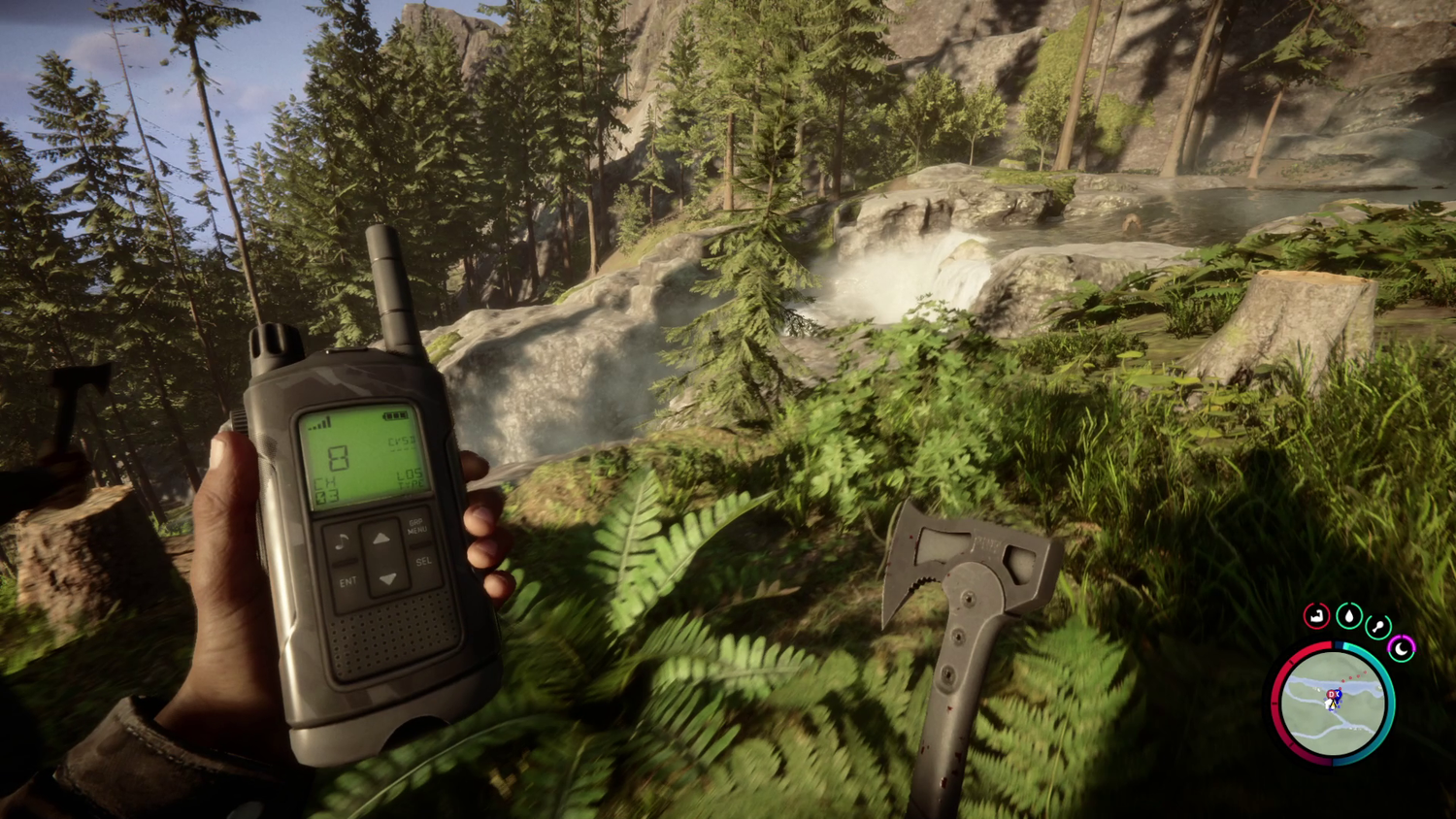
Task: Open the circular minimap
Action: (1333, 704)
